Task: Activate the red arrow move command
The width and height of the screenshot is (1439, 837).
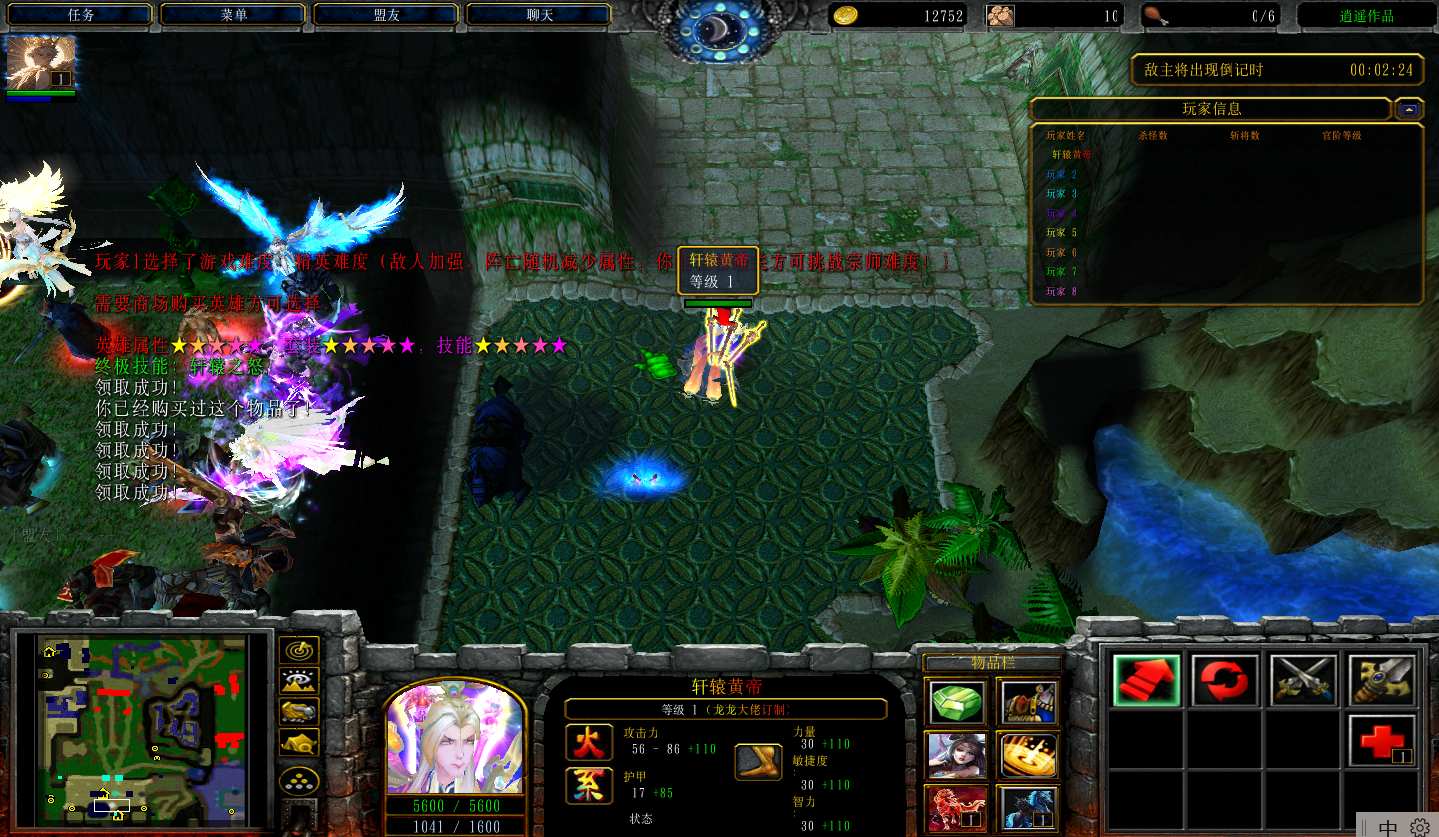Action: (x=1146, y=680)
